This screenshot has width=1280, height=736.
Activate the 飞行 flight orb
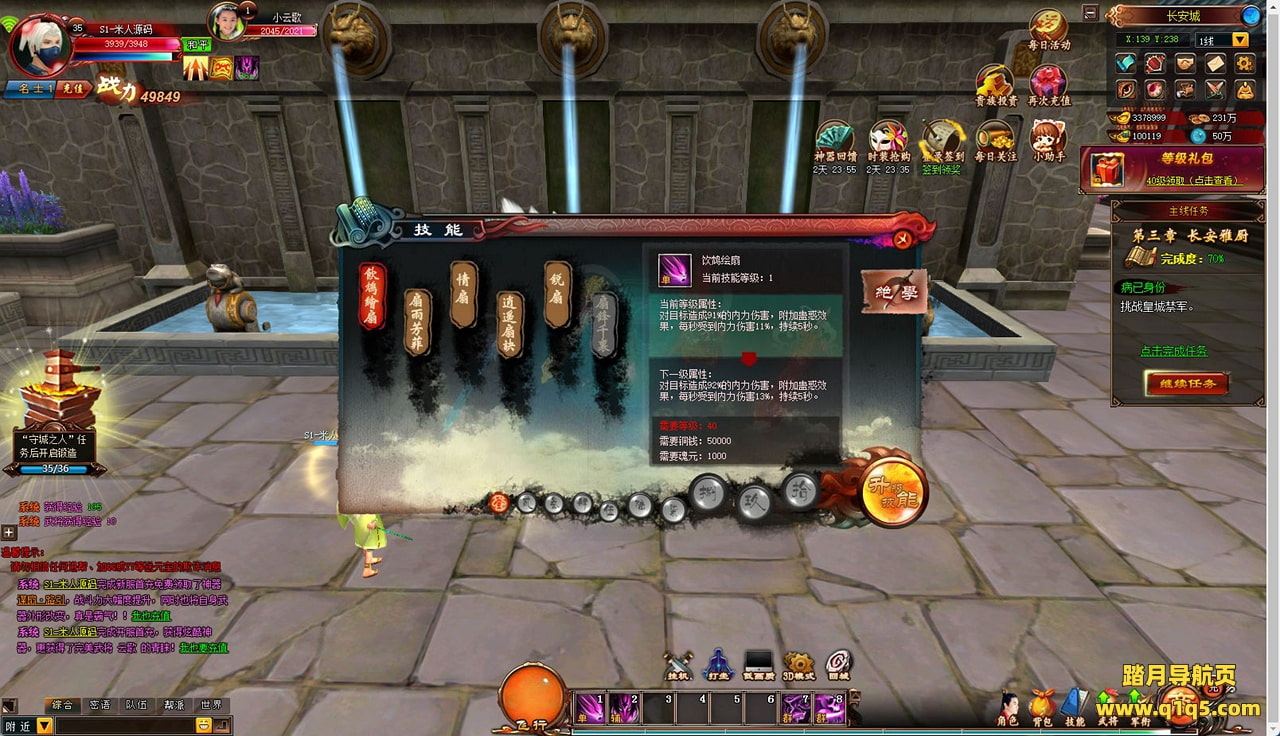click(533, 694)
